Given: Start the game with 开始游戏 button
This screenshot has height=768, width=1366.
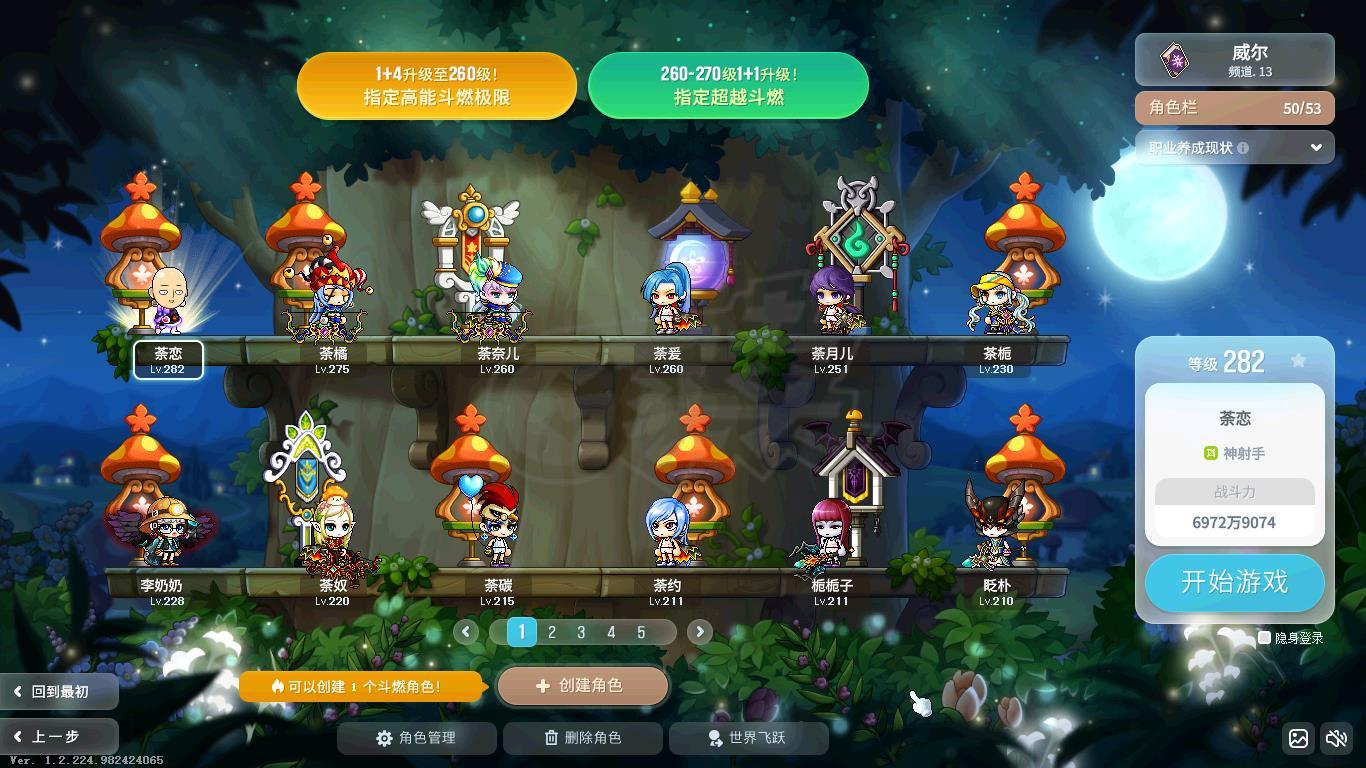Looking at the screenshot, I should (1234, 582).
